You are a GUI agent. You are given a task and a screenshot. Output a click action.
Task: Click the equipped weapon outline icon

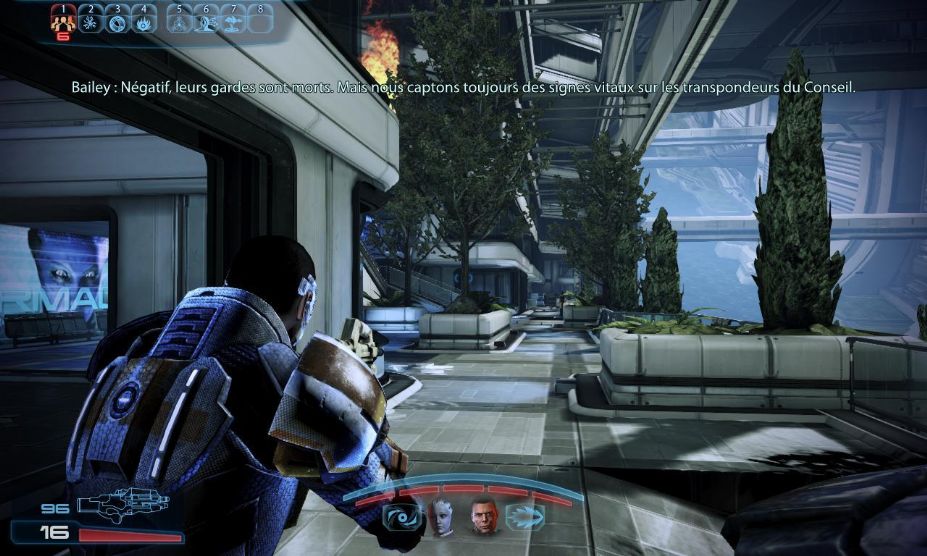pos(122,505)
